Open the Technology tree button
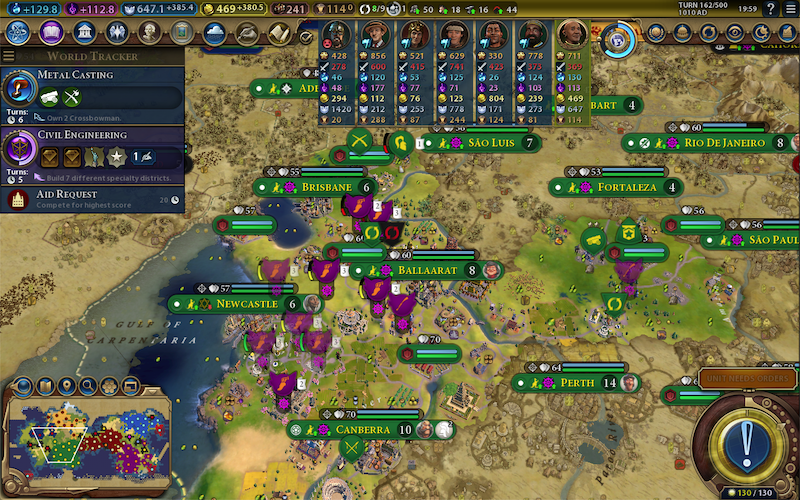Viewport: 800px width, 500px height. click(x=18, y=33)
